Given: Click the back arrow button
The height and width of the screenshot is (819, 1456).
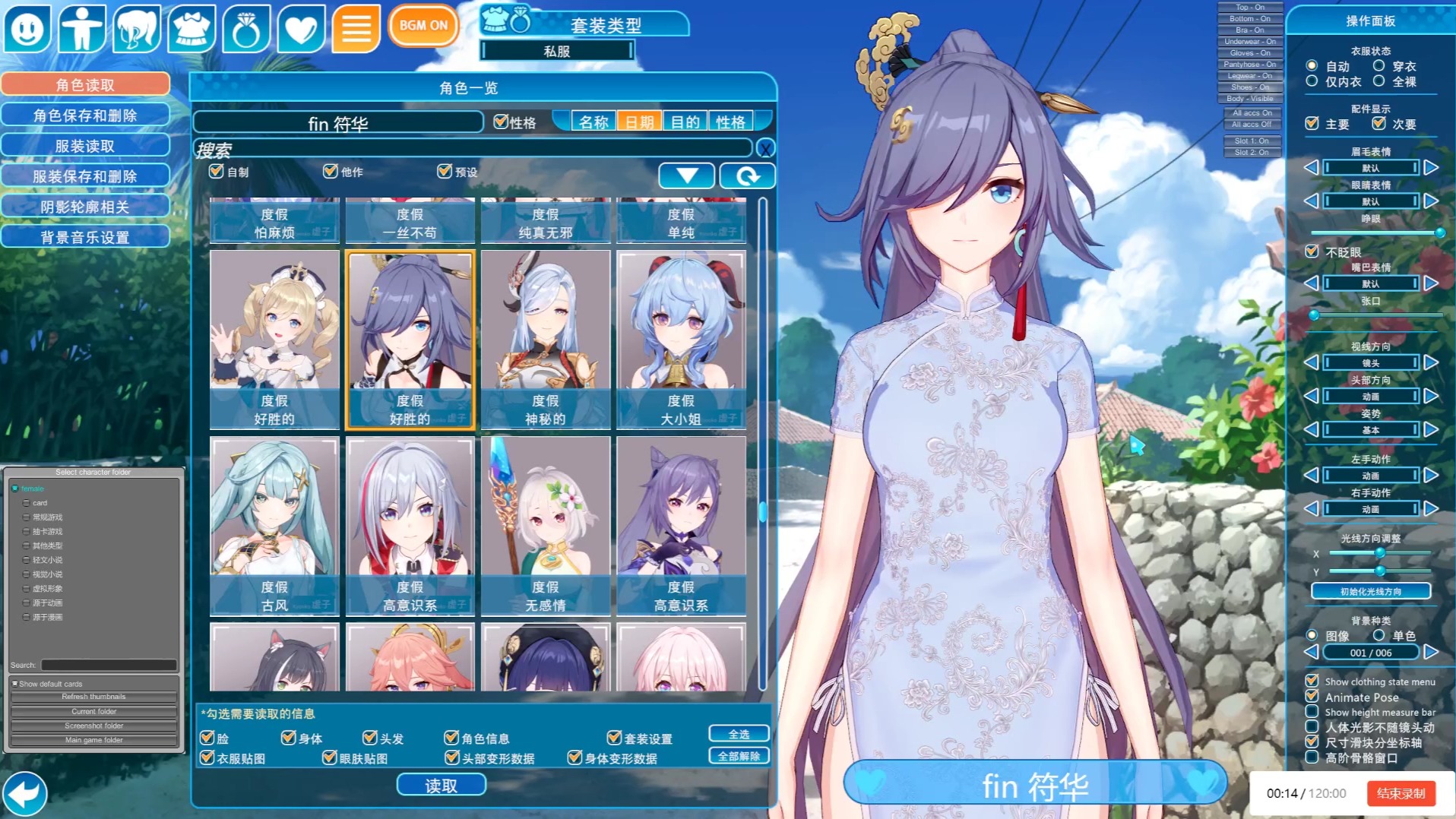Looking at the screenshot, I should click(25, 794).
